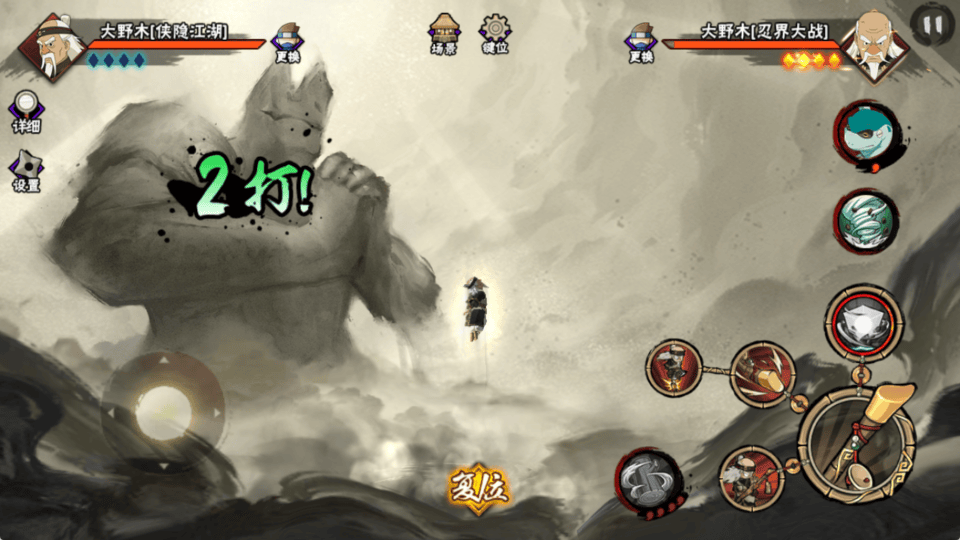Screen dimensions: 960x540
Task: Open the 场景 scene selector
Action: click(x=444, y=33)
